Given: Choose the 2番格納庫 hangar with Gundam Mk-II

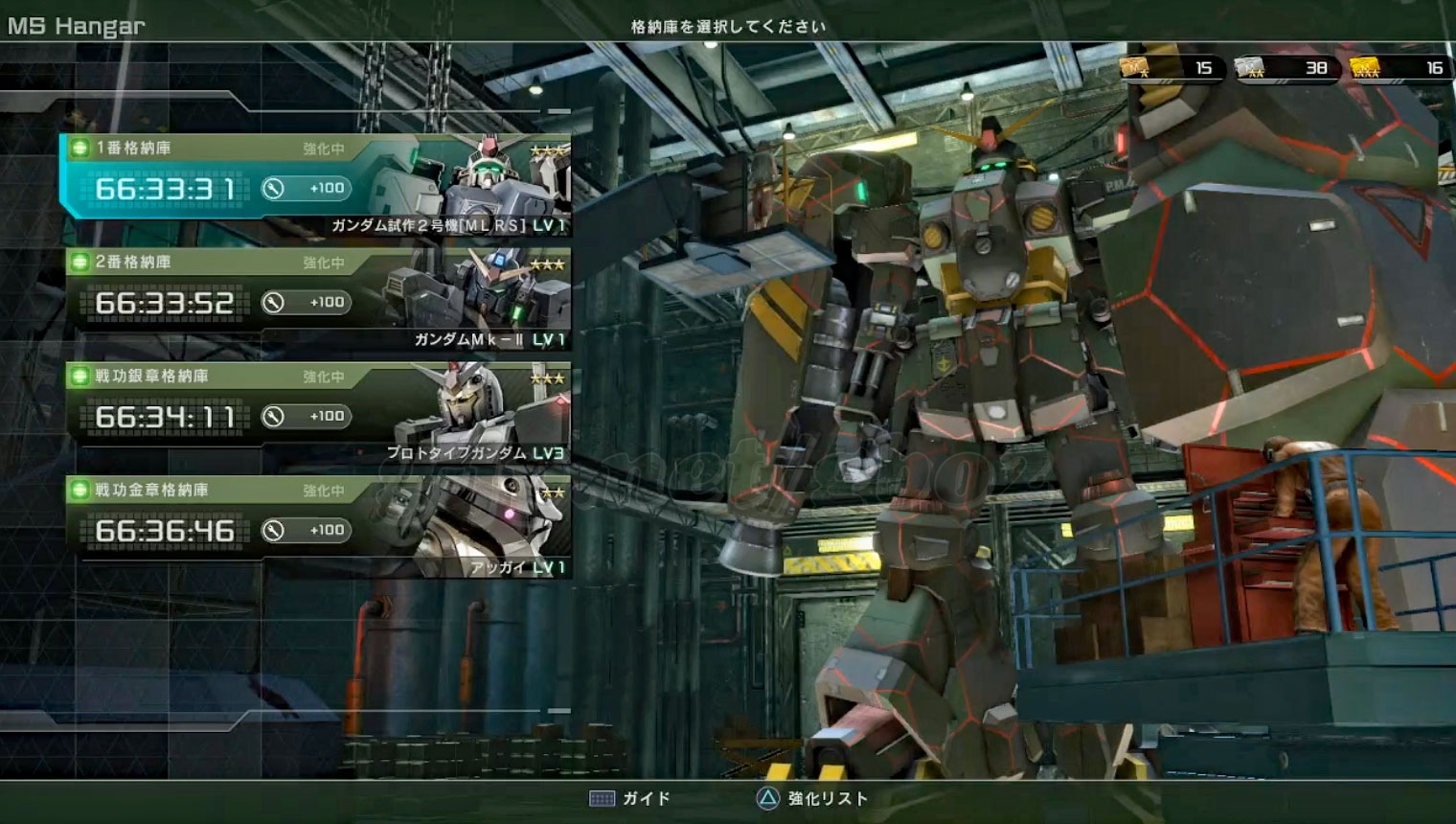Looking at the screenshot, I should coord(316,299).
